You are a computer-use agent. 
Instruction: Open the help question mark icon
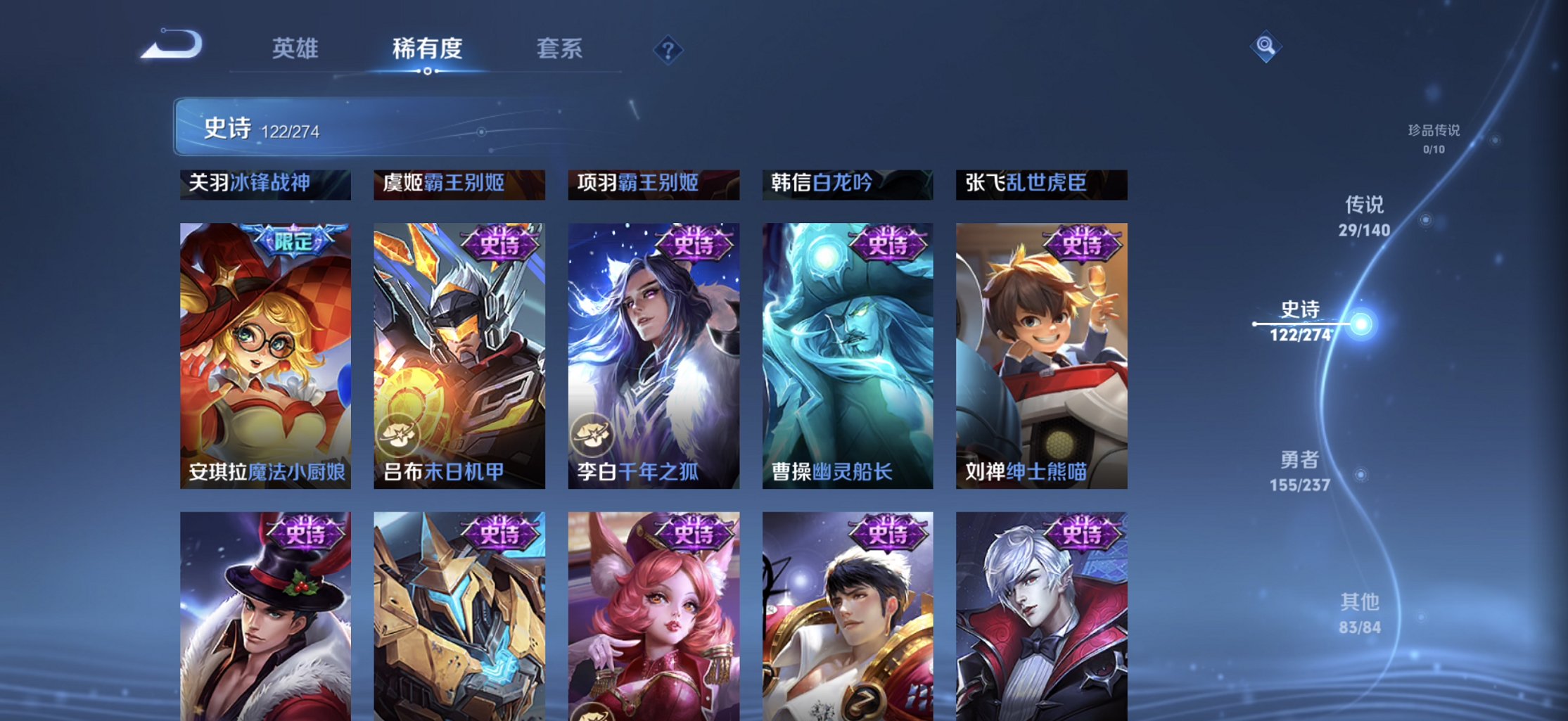pos(669,49)
